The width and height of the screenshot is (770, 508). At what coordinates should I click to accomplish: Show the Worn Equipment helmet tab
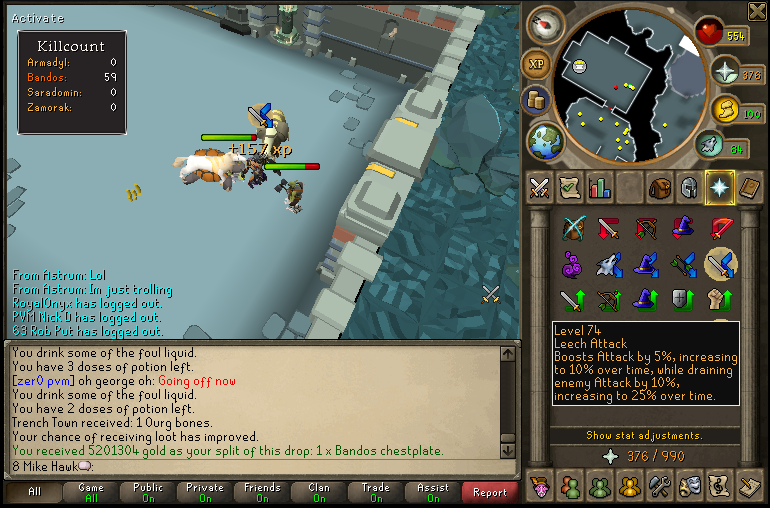pos(689,187)
